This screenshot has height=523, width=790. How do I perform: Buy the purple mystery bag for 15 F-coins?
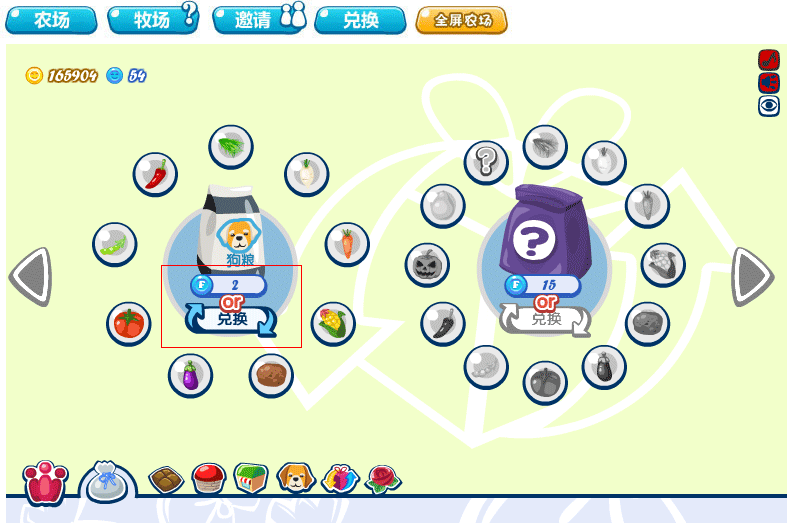pyautogui.click(x=544, y=285)
